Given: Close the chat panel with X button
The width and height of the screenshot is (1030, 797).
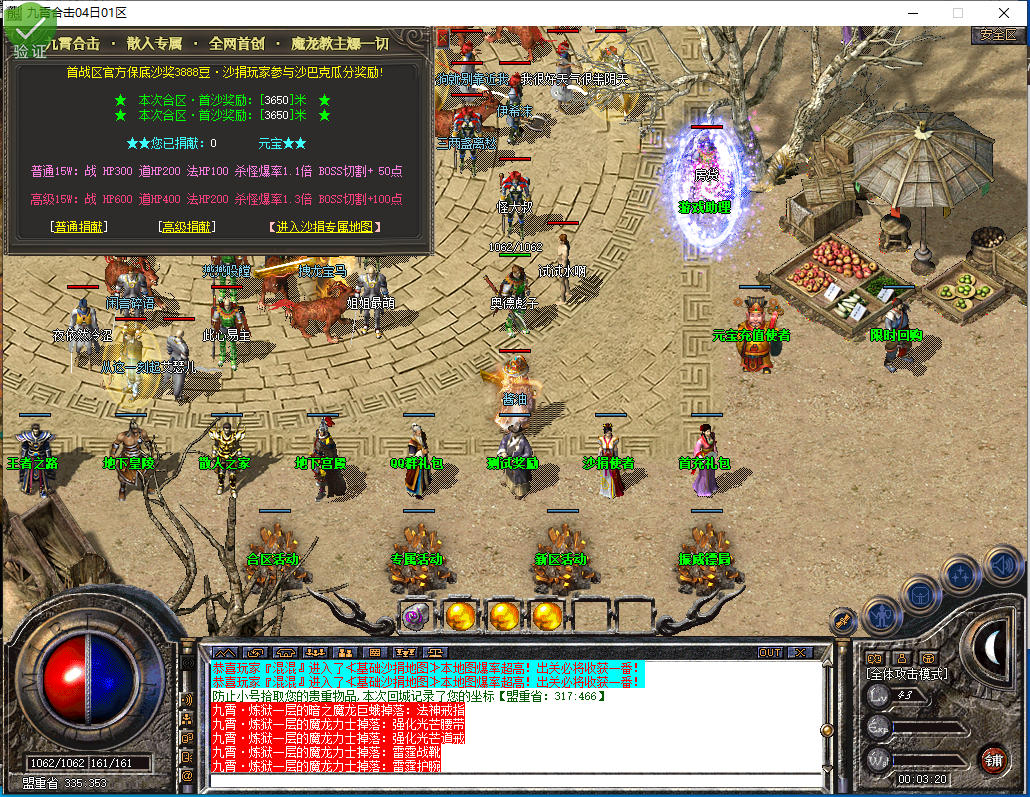Looking at the screenshot, I should (x=800, y=652).
